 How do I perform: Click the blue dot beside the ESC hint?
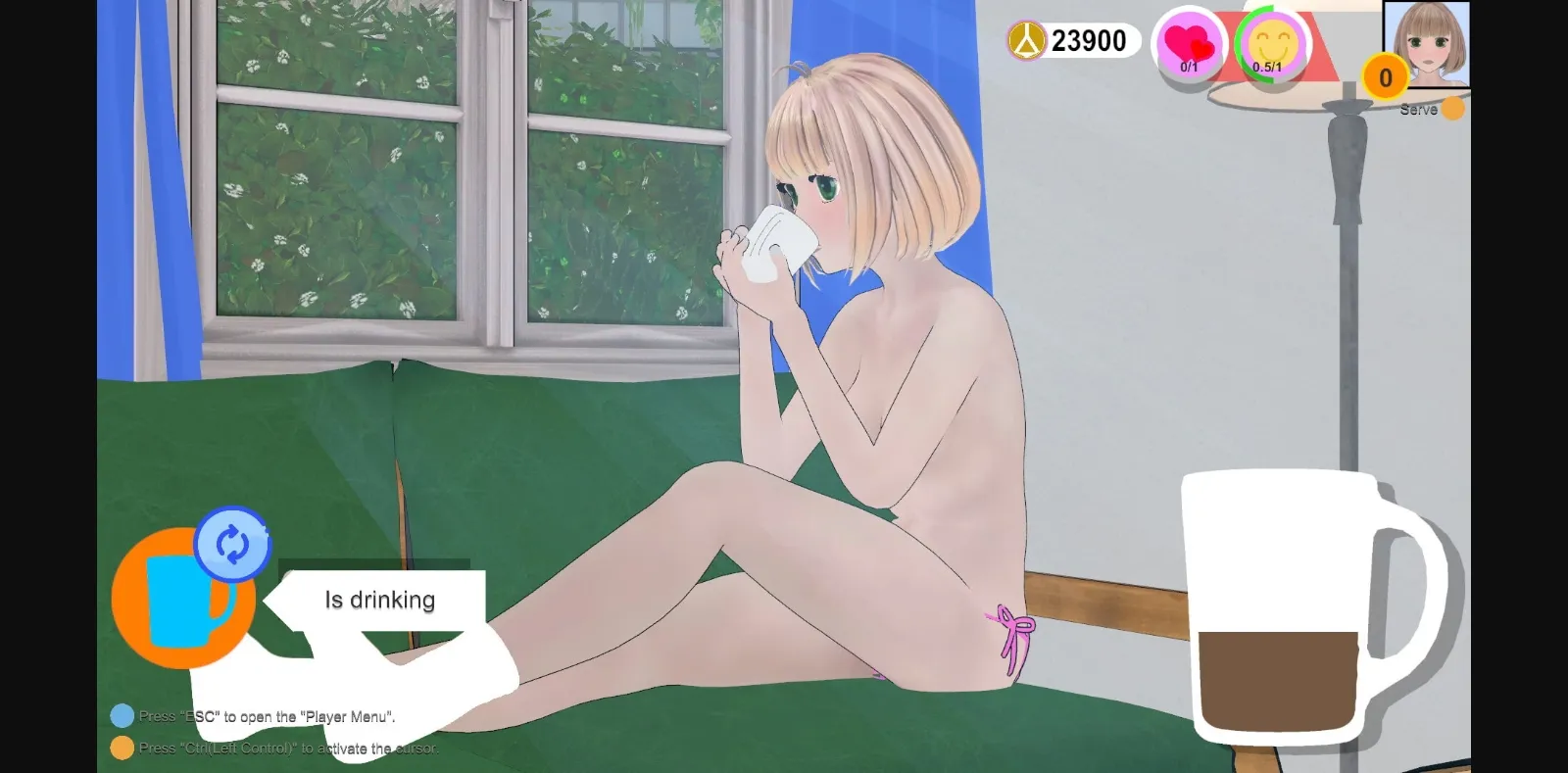(122, 715)
